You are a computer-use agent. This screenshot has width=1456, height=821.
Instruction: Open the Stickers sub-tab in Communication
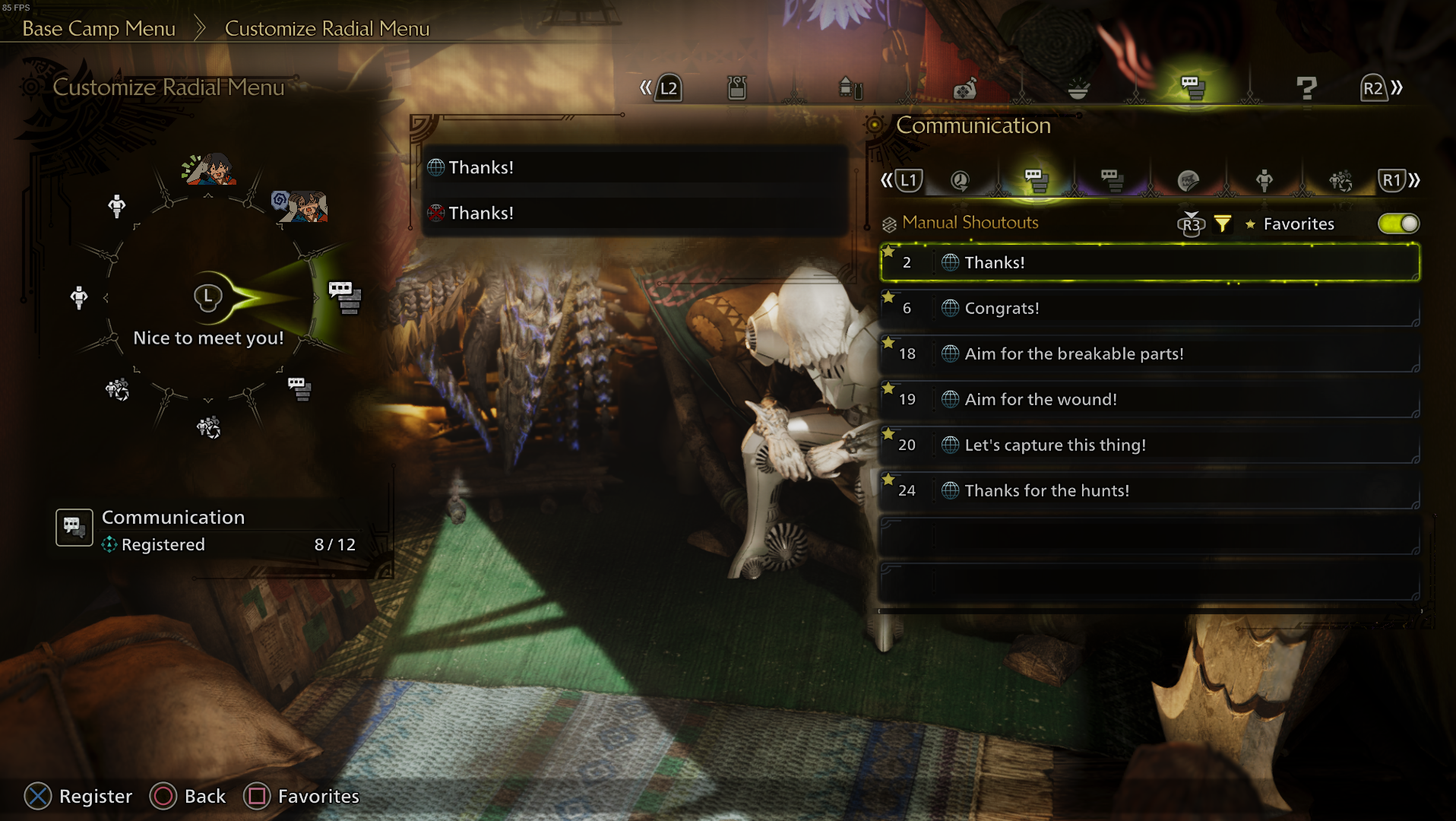tap(1189, 180)
